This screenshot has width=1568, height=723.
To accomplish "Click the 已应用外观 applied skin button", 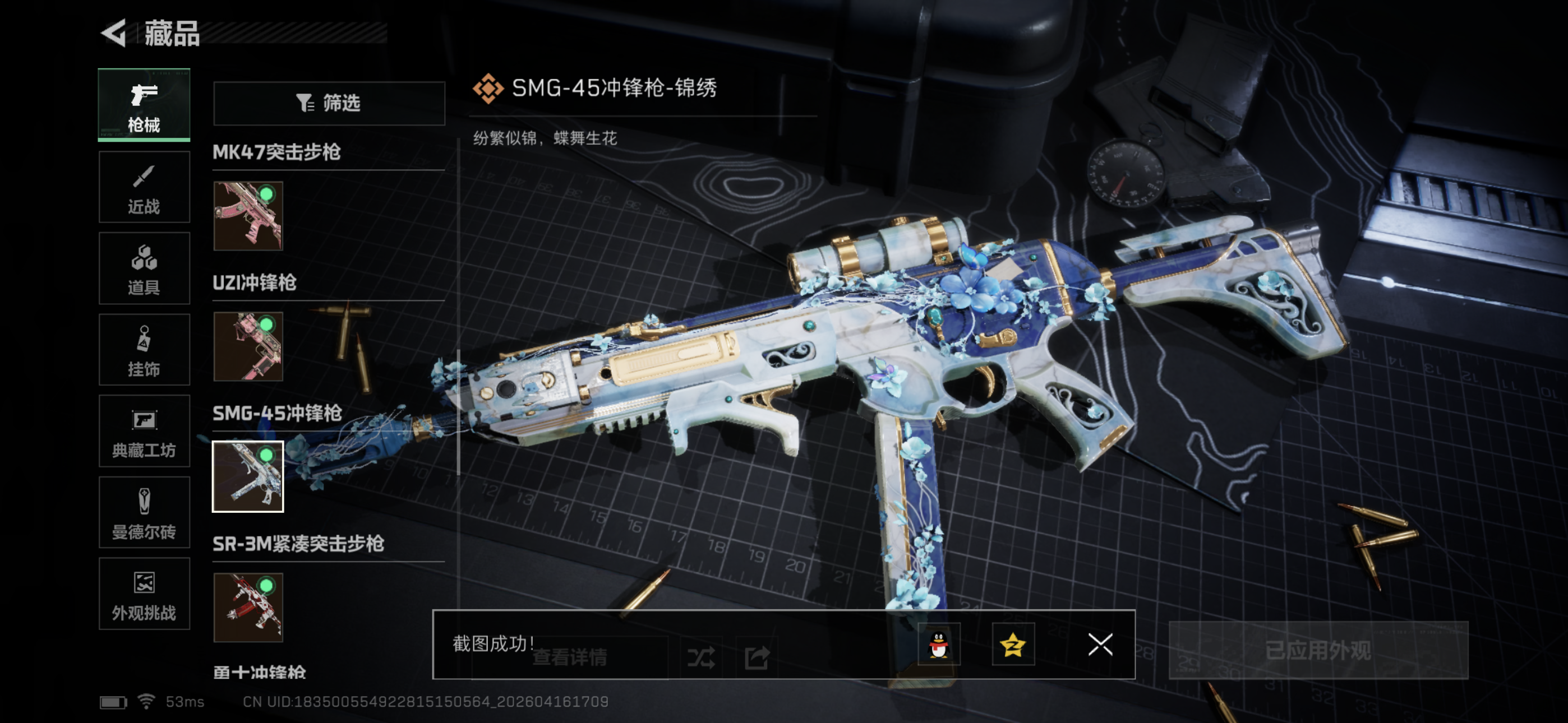I will tap(1318, 650).
